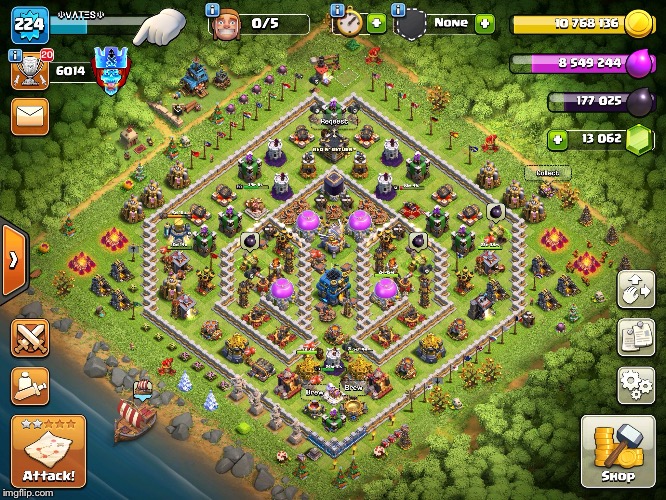Expand the chat side arrow tab
This screenshot has width=666, height=500.
pyautogui.click(x=12, y=260)
